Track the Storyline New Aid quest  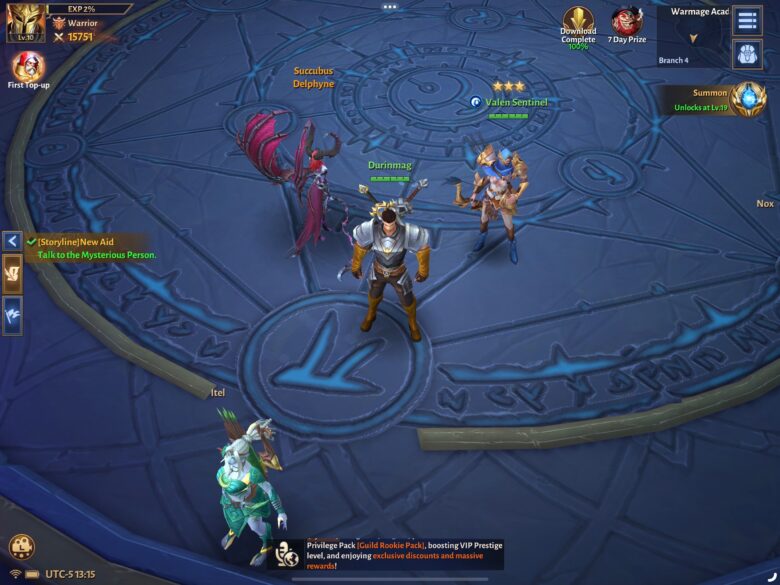pos(95,248)
